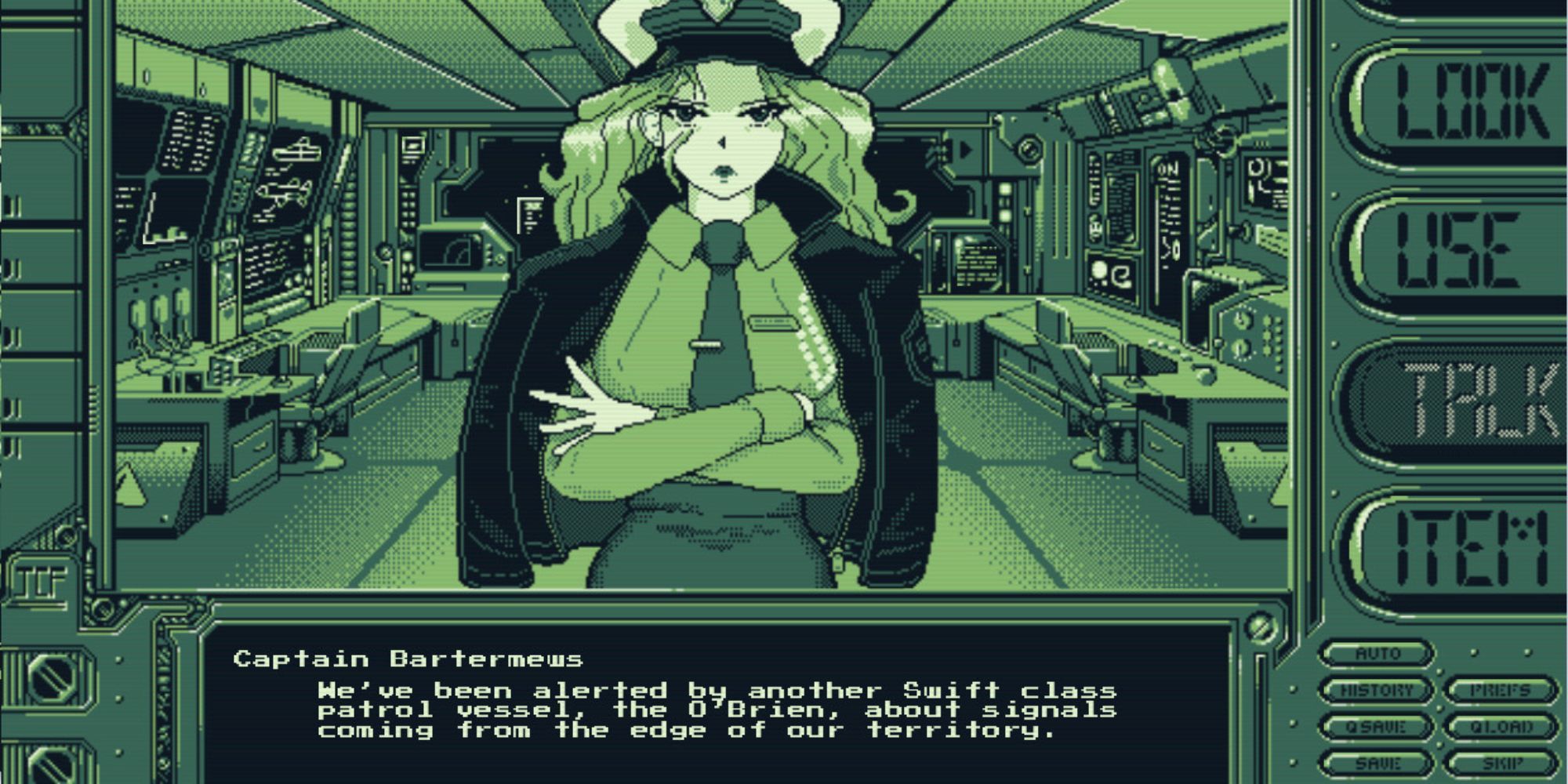Activate the SKIP button

point(1500,762)
